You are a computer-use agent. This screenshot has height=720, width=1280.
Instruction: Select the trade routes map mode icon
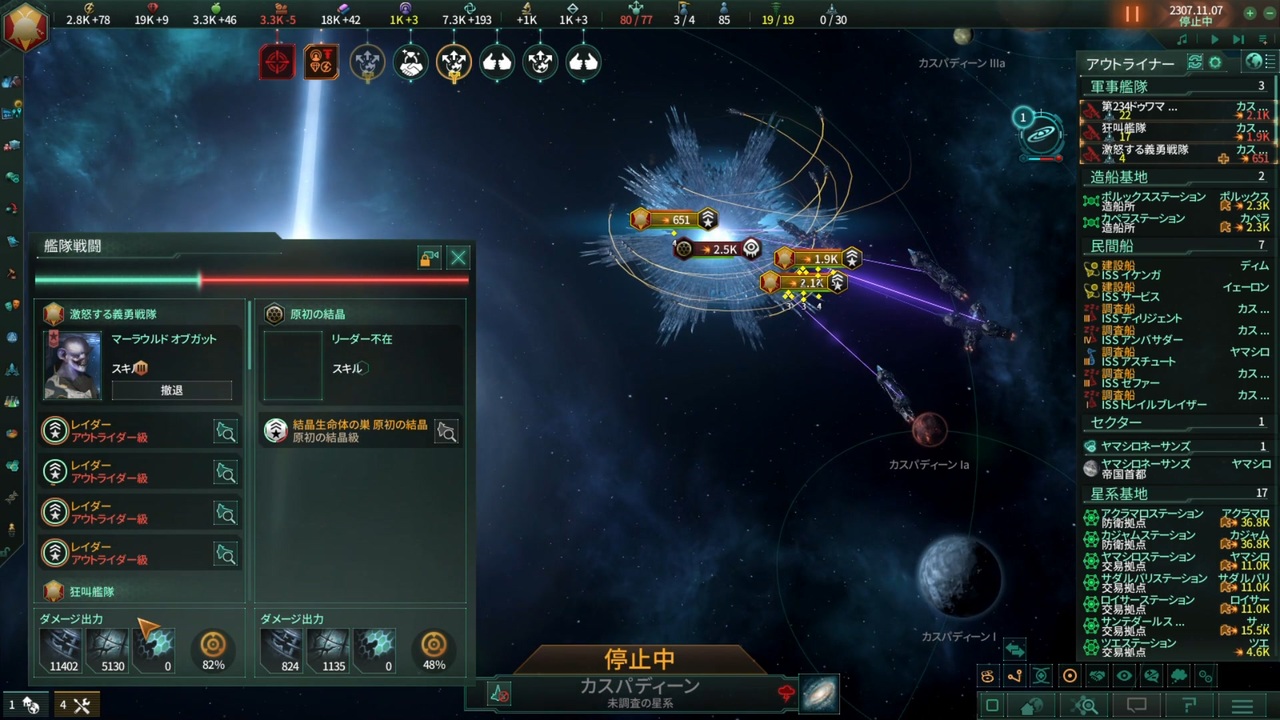coord(1013,676)
